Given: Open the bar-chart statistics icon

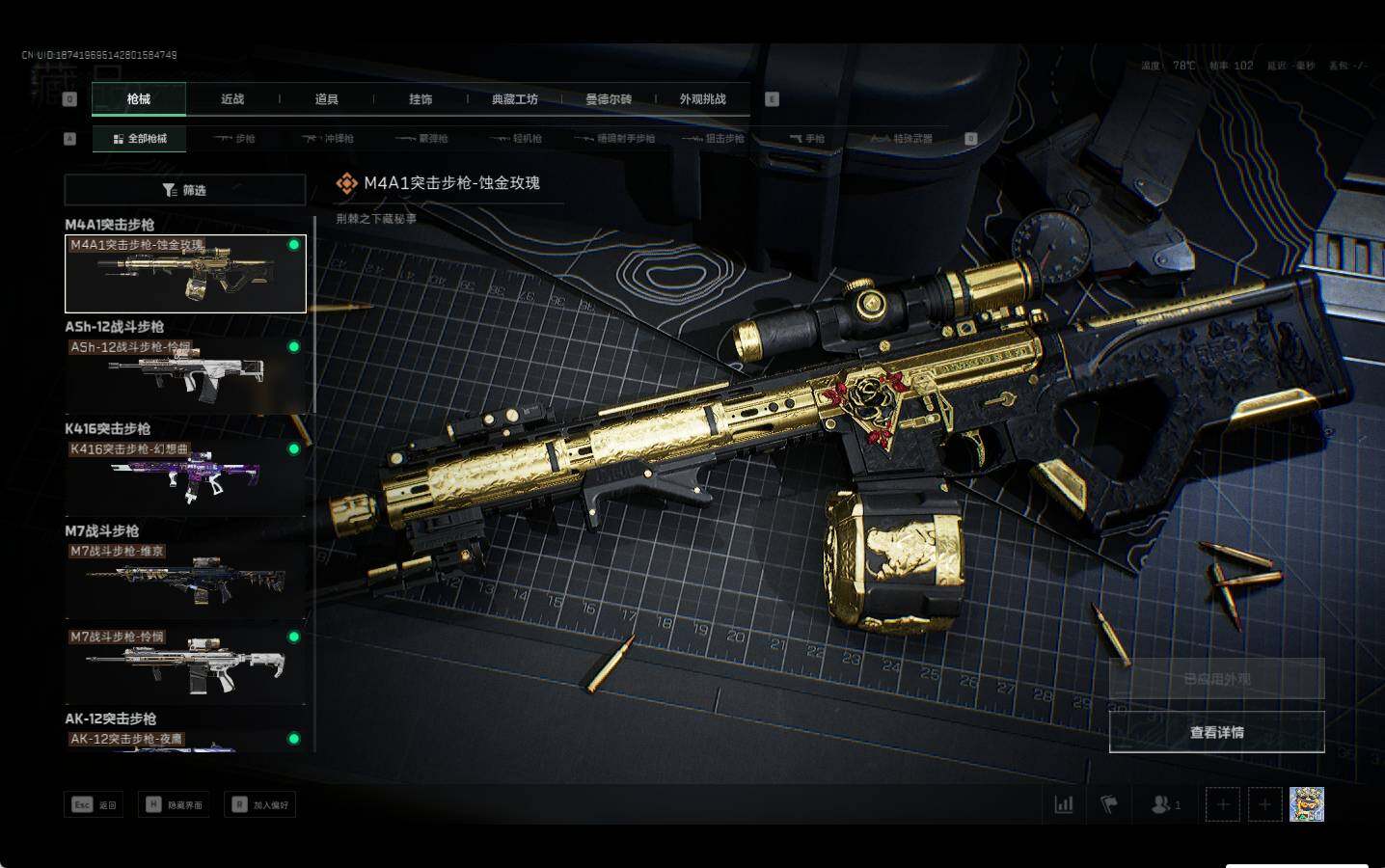Looking at the screenshot, I should click(1064, 804).
